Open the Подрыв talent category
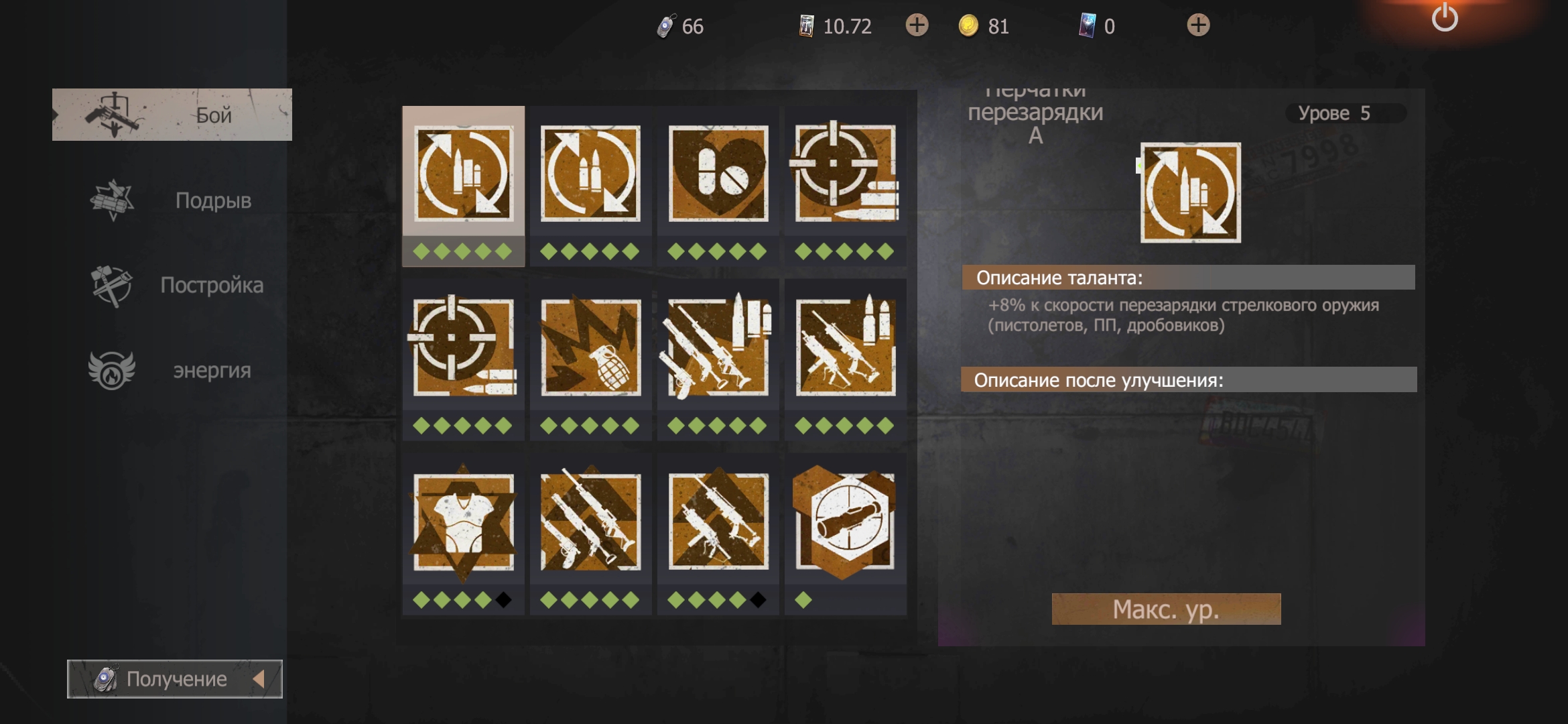 pyautogui.click(x=172, y=200)
